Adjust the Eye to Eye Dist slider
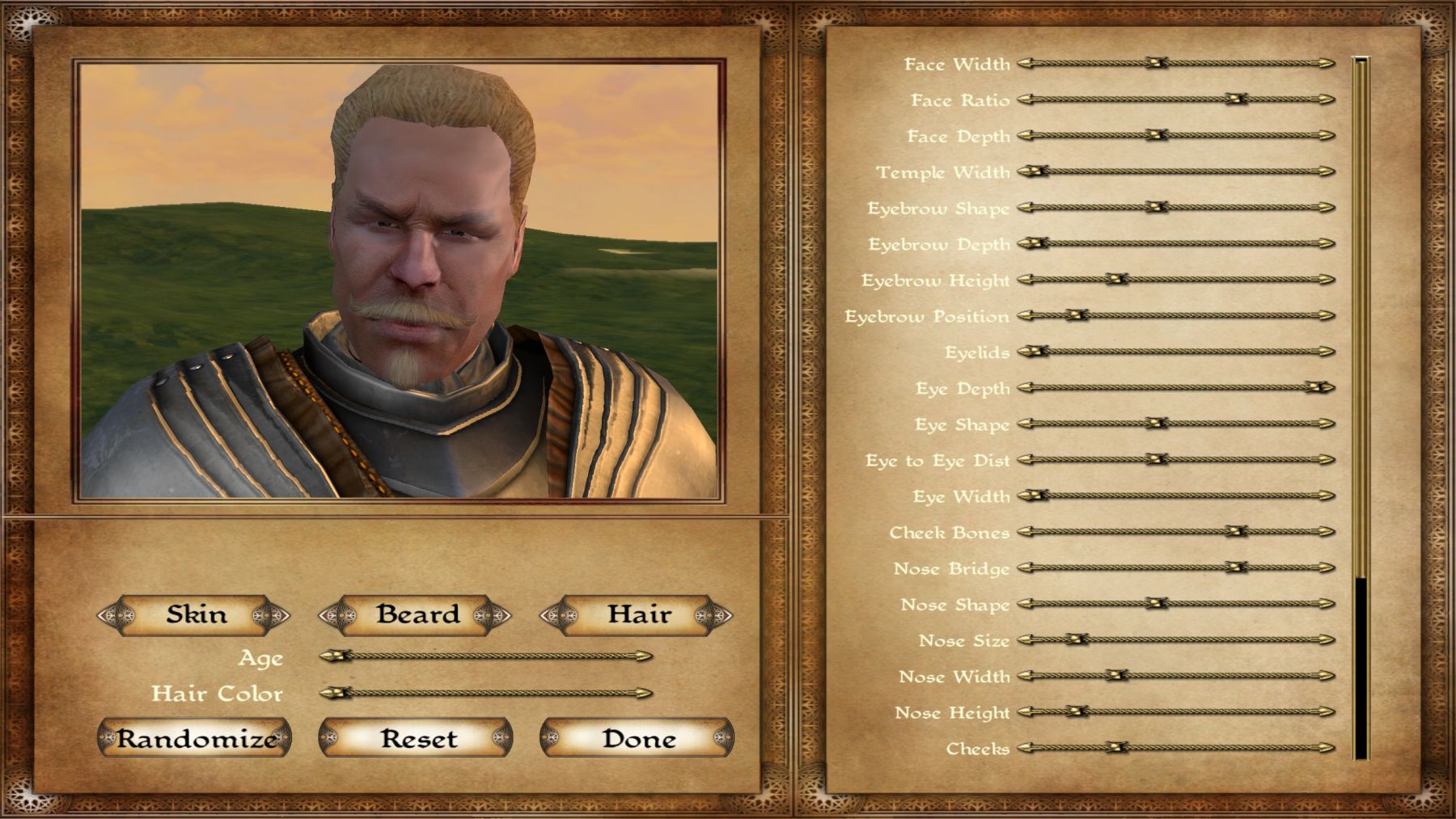Image resolution: width=1456 pixels, height=819 pixels. (x=1175, y=460)
